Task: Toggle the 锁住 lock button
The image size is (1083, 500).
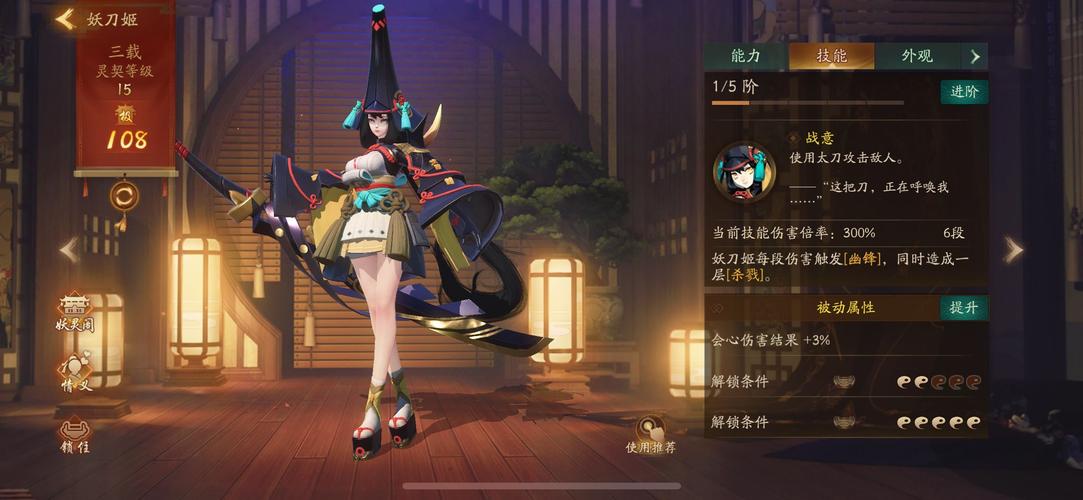Action: pyautogui.click(x=76, y=434)
